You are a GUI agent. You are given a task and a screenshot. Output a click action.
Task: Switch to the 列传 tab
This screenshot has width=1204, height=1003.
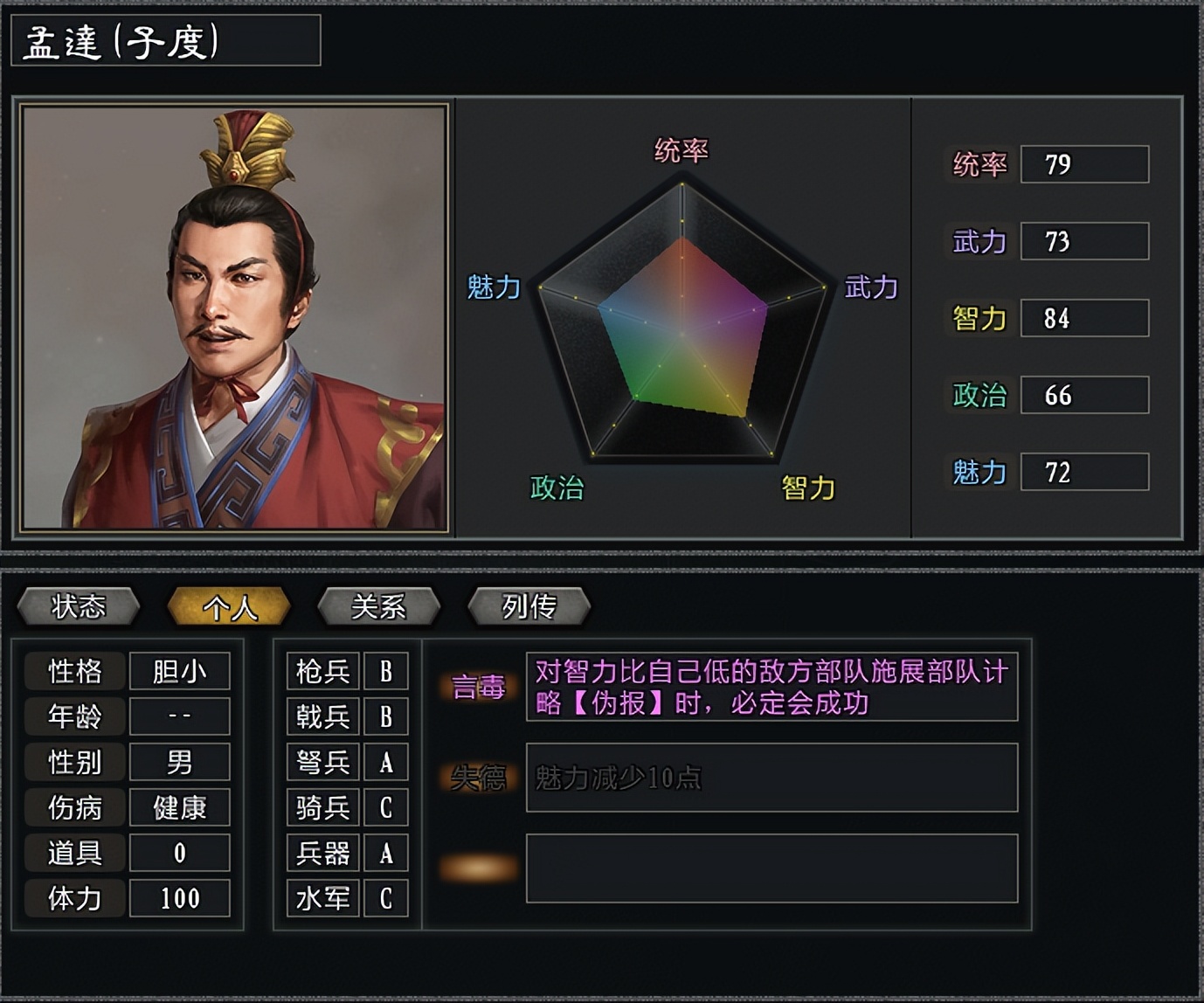point(529,605)
